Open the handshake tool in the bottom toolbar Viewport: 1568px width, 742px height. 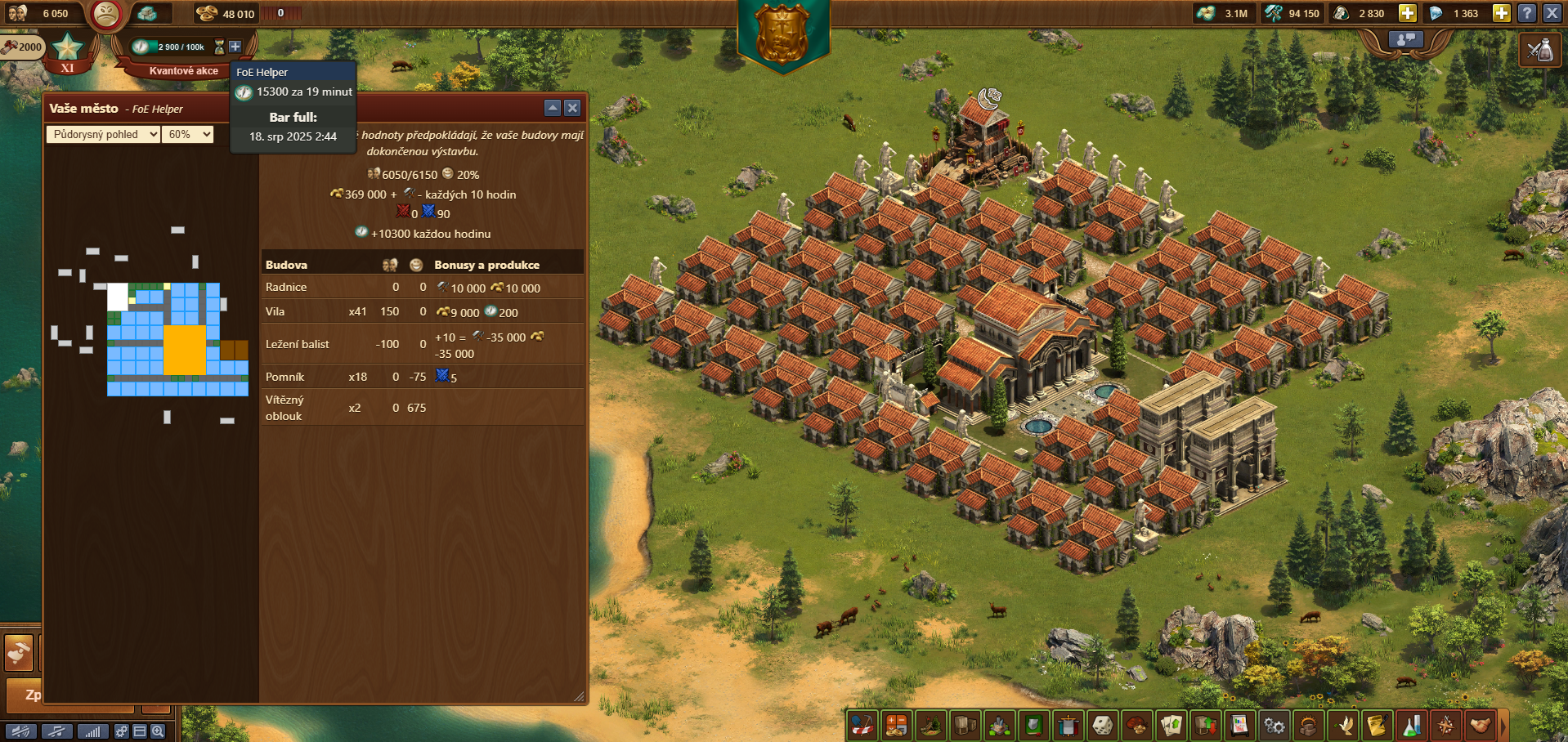pyautogui.click(x=1481, y=725)
